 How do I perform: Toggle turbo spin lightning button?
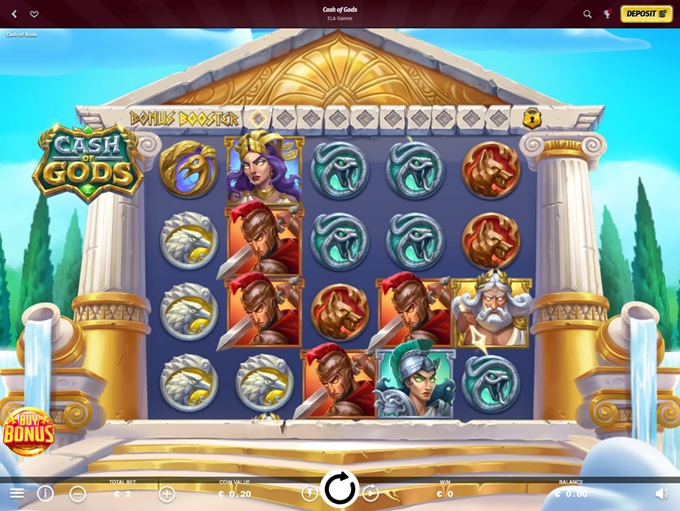[309, 493]
